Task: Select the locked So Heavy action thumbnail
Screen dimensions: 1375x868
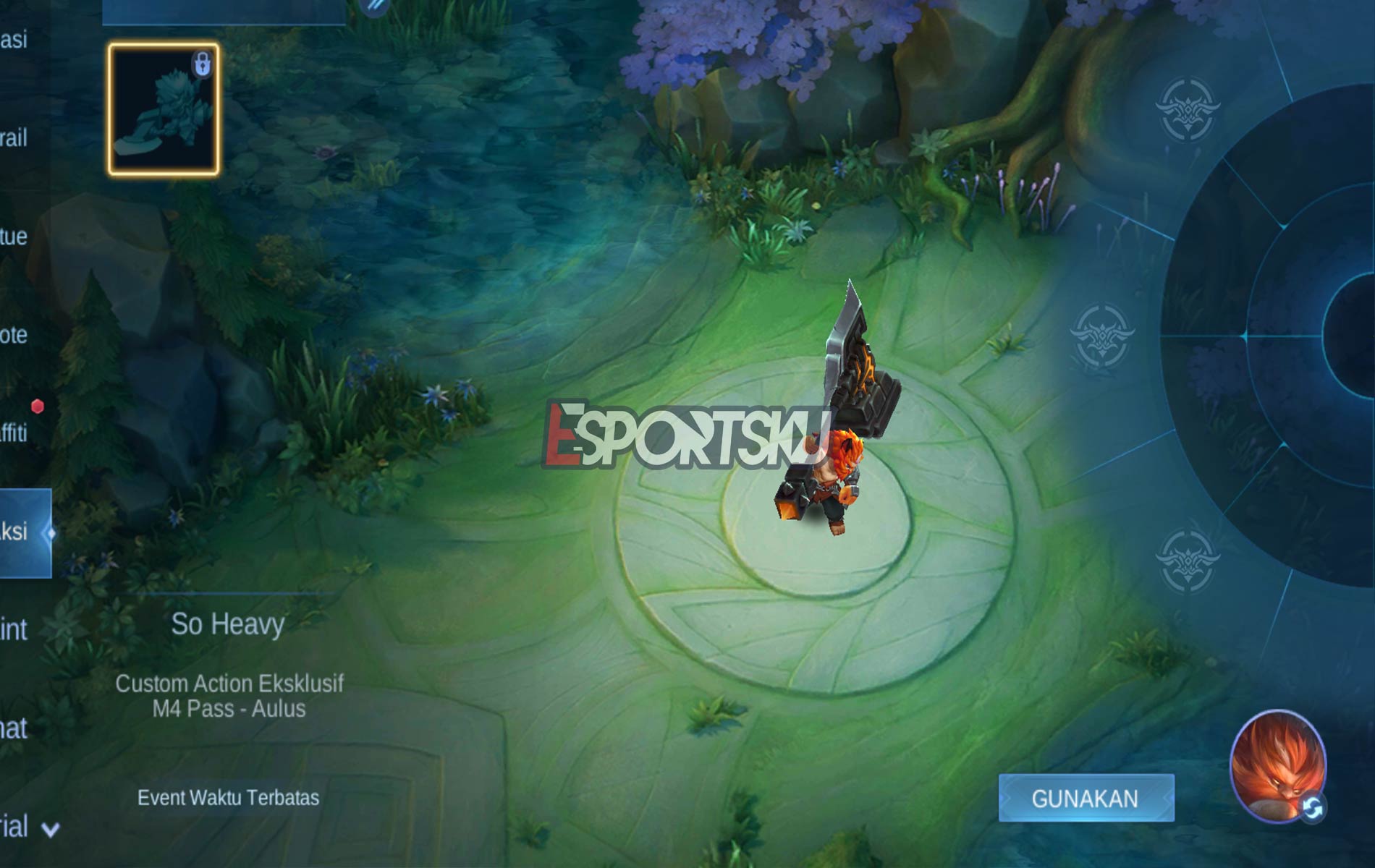Action: pos(163,109)
